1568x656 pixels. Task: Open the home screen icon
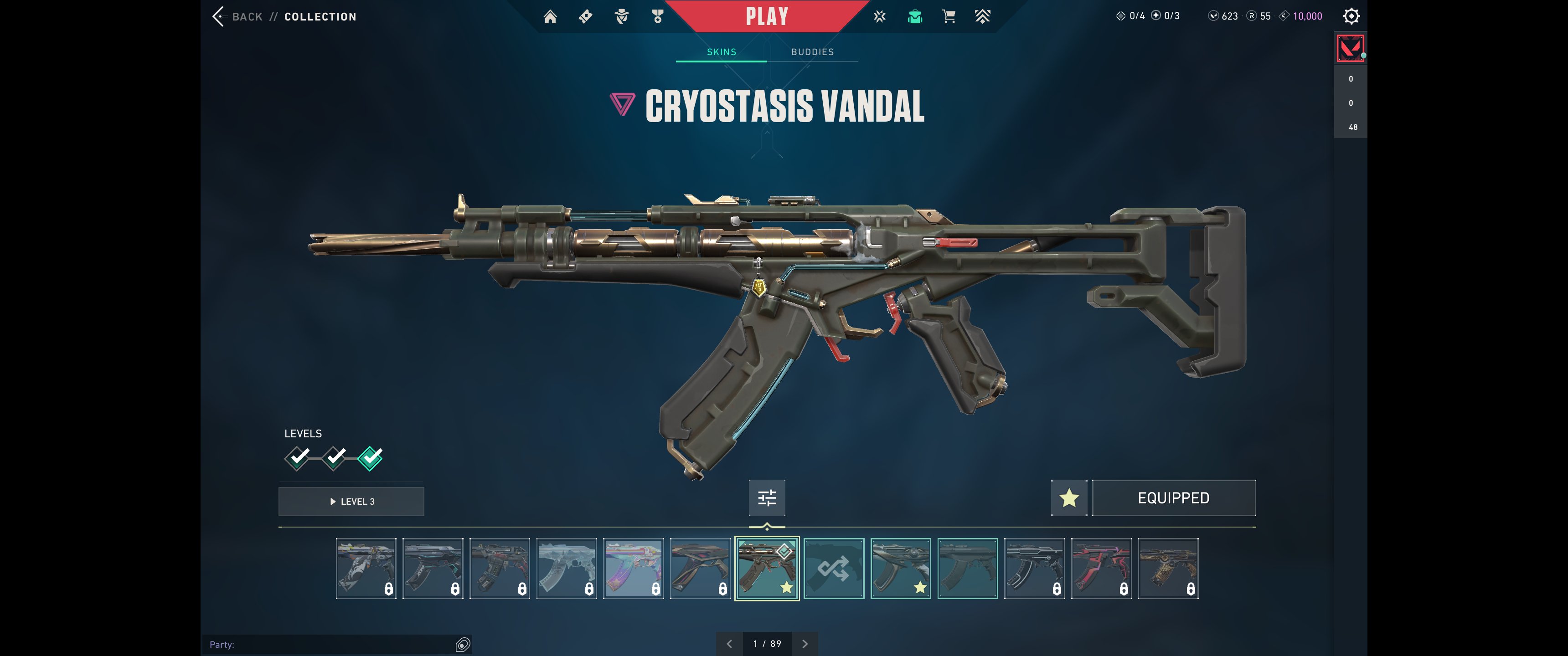pos(550,16)
